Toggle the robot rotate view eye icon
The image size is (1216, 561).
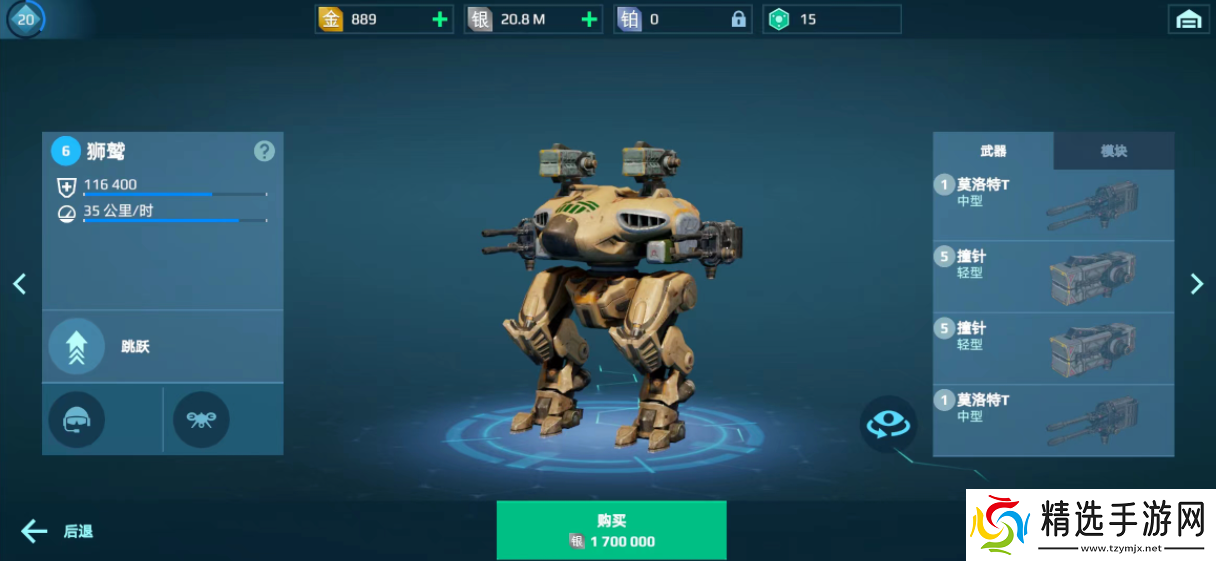(x=889, y=424)
